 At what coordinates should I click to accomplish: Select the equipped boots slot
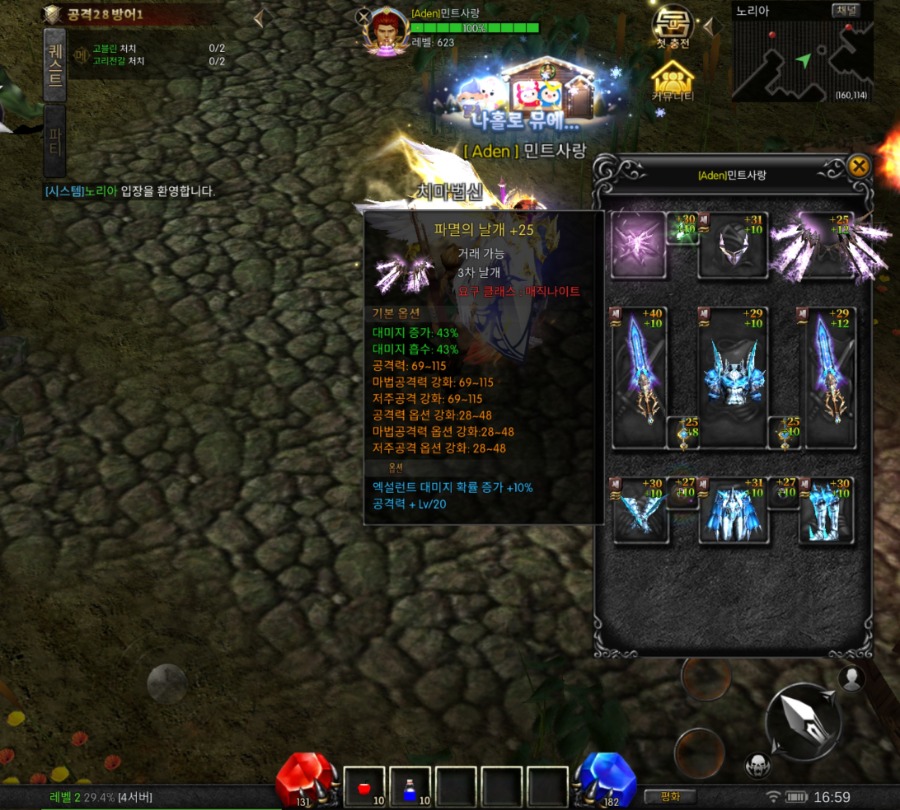[826, 510]
